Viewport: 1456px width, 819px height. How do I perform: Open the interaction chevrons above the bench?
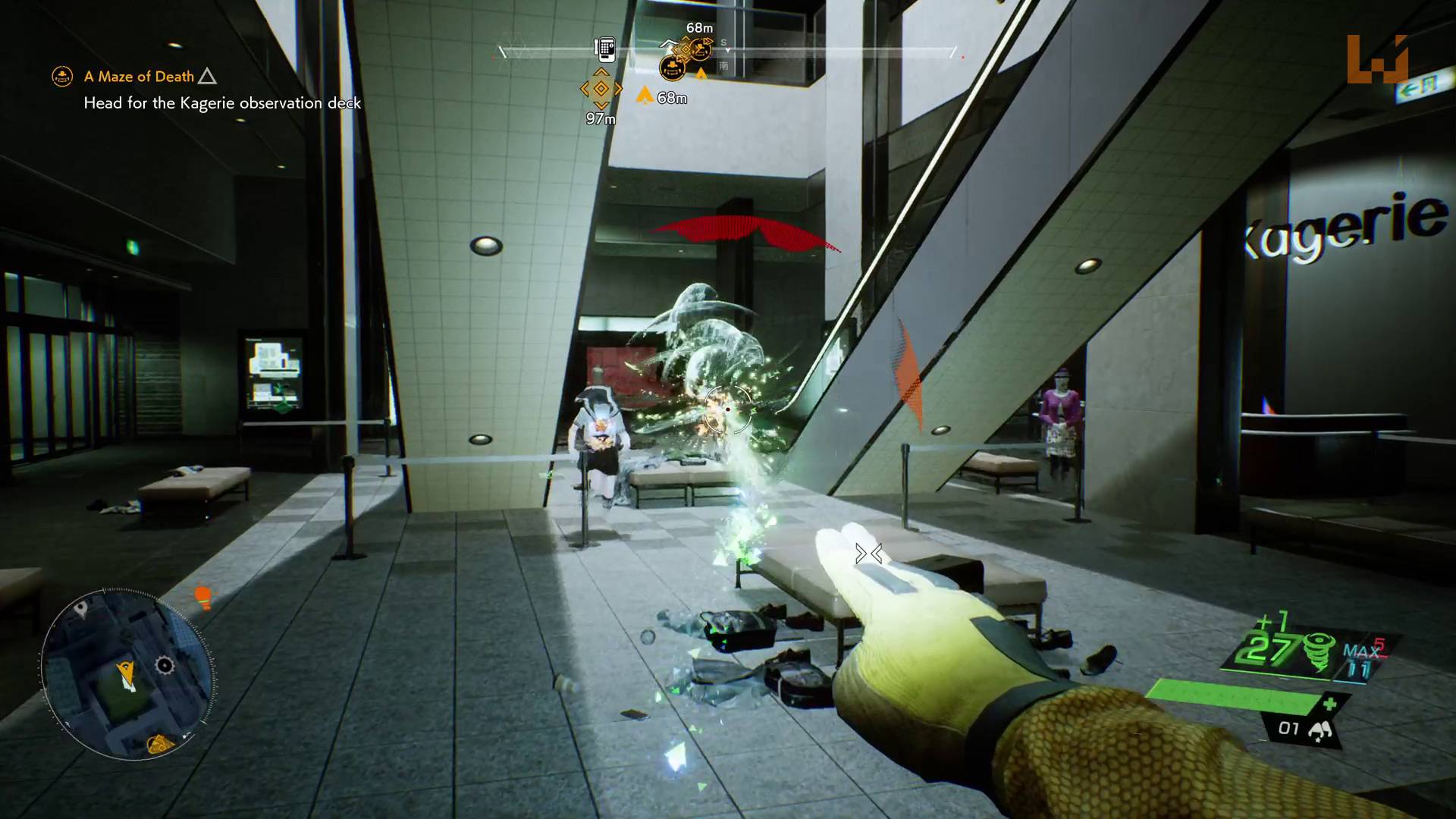click(868, 554)
